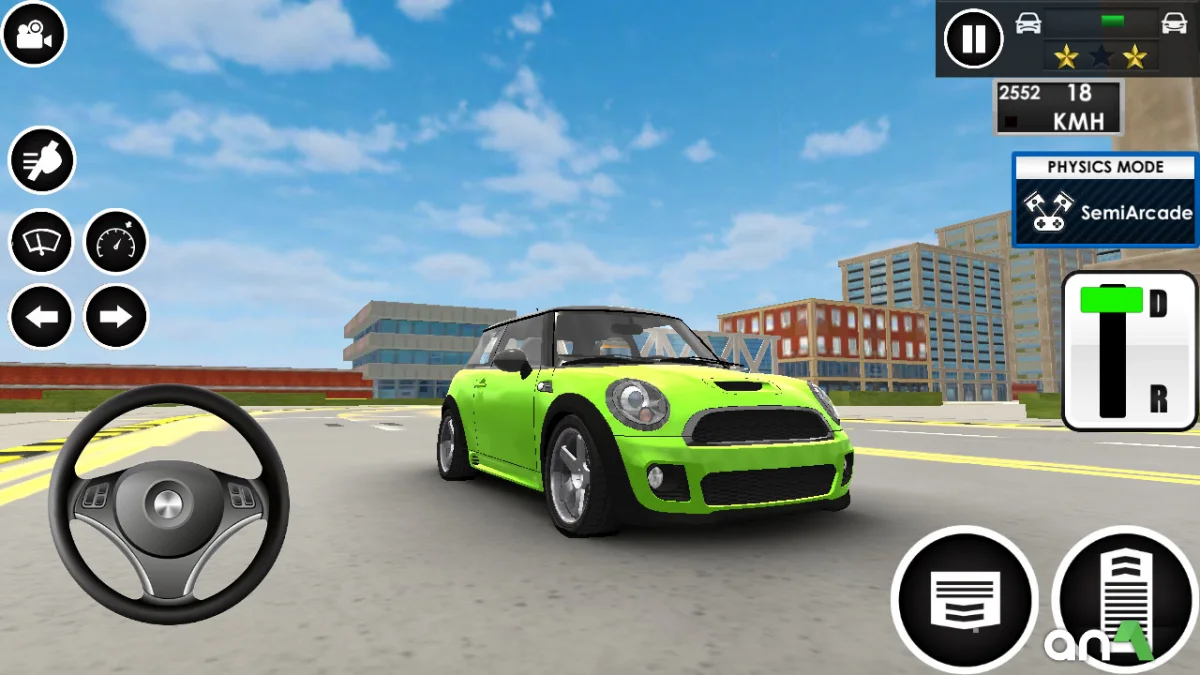Pause the game
Screen dimensions: 1200x675
pos(973,39)
